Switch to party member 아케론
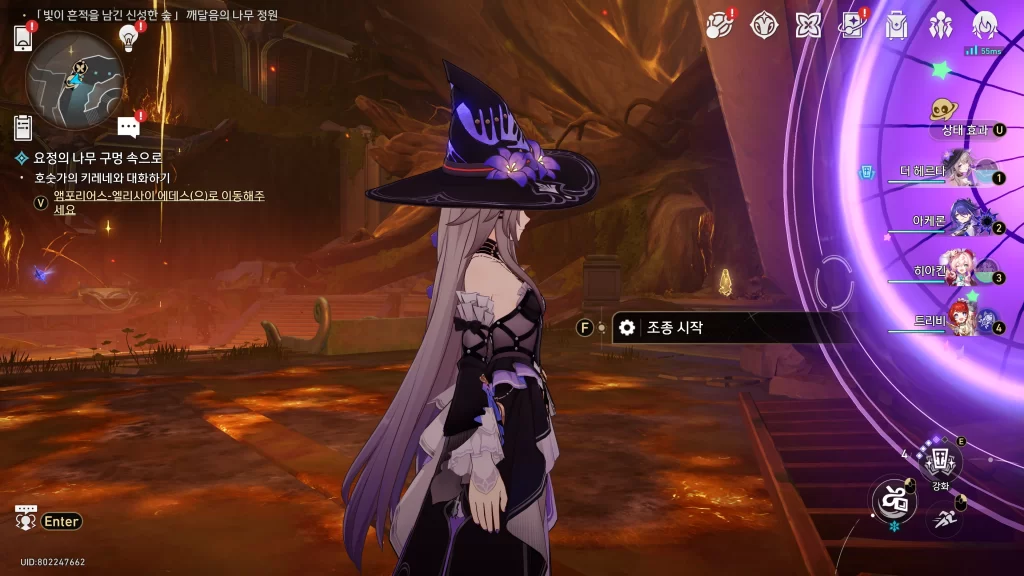The height and width of the screenshot is (576, 1024). [962, 222]
